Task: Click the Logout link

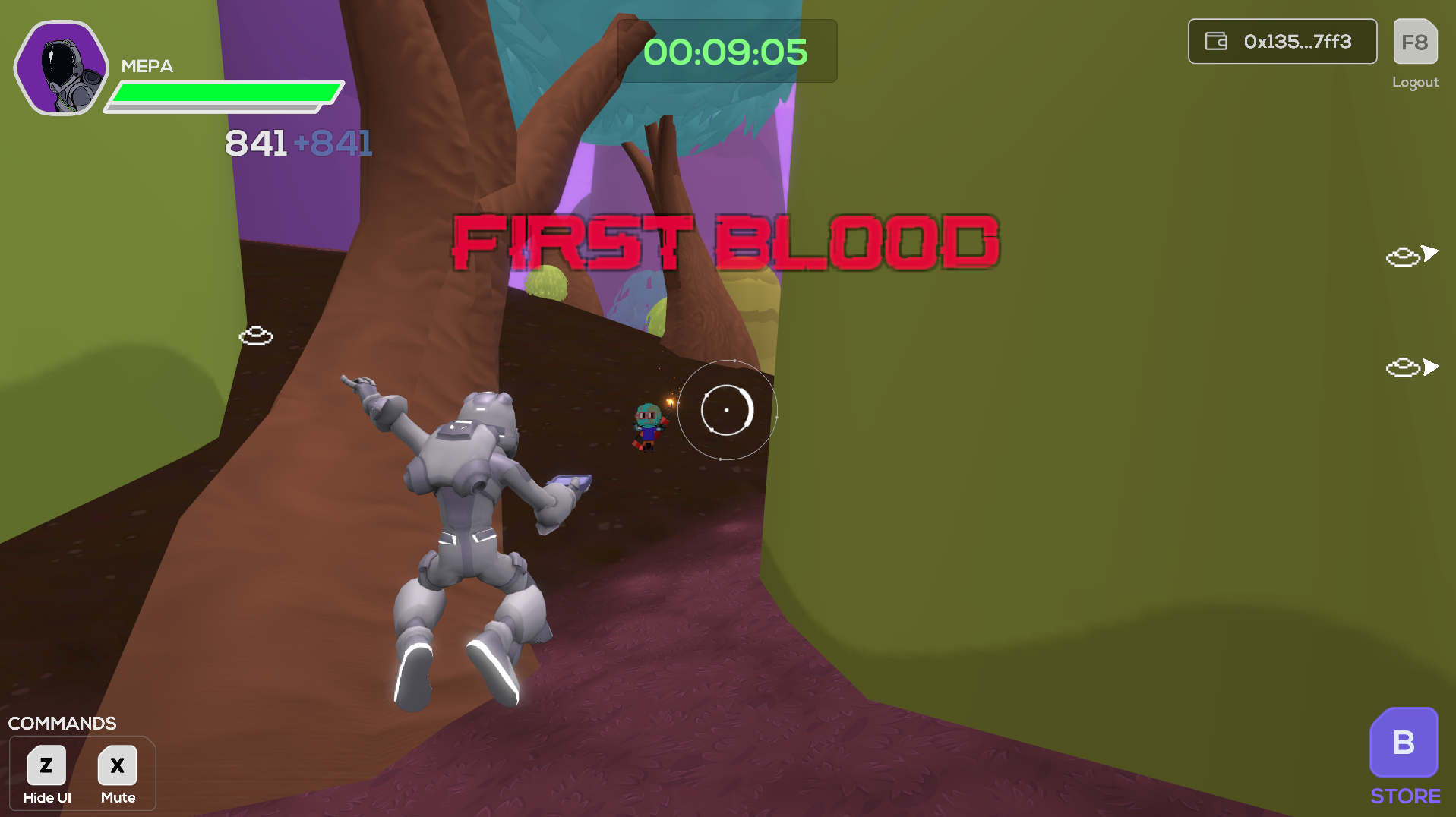Action: [x=1414, y=82]
